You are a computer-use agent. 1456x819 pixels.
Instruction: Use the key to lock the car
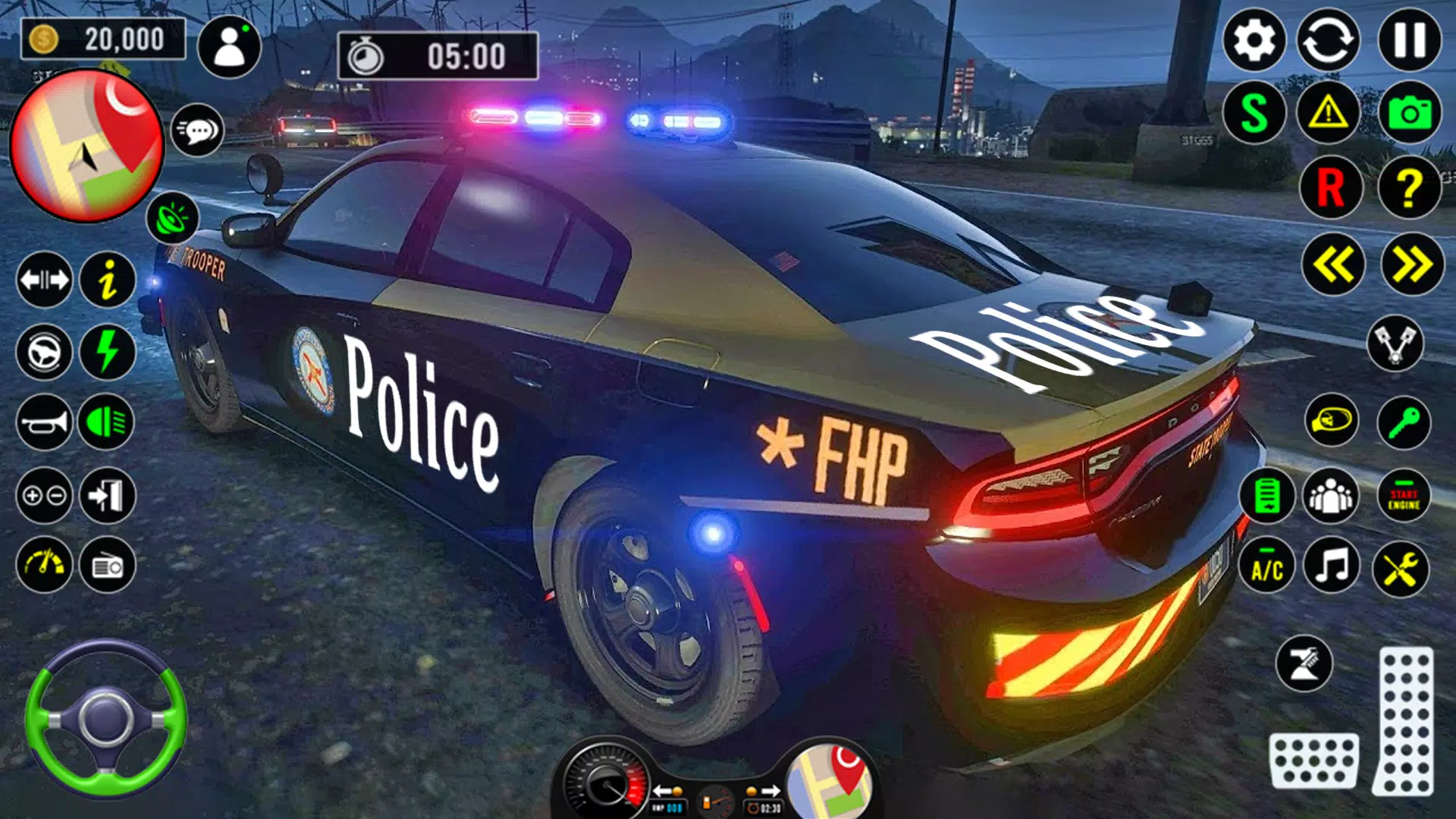1404,421
